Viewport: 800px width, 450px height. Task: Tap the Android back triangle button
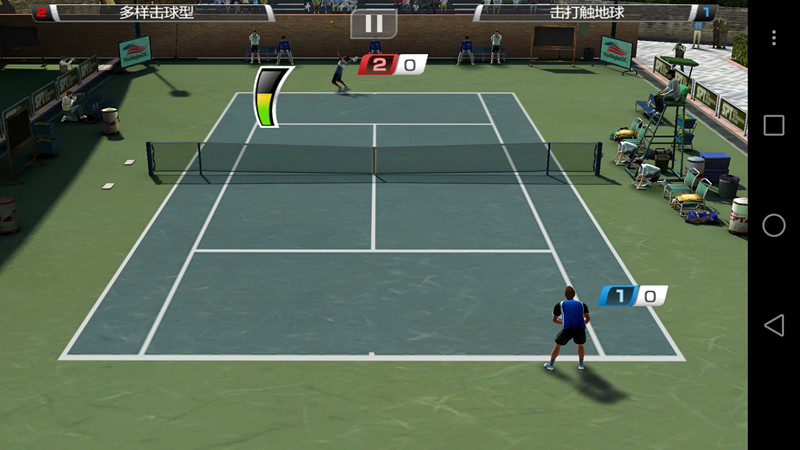[x=773, y=325]
